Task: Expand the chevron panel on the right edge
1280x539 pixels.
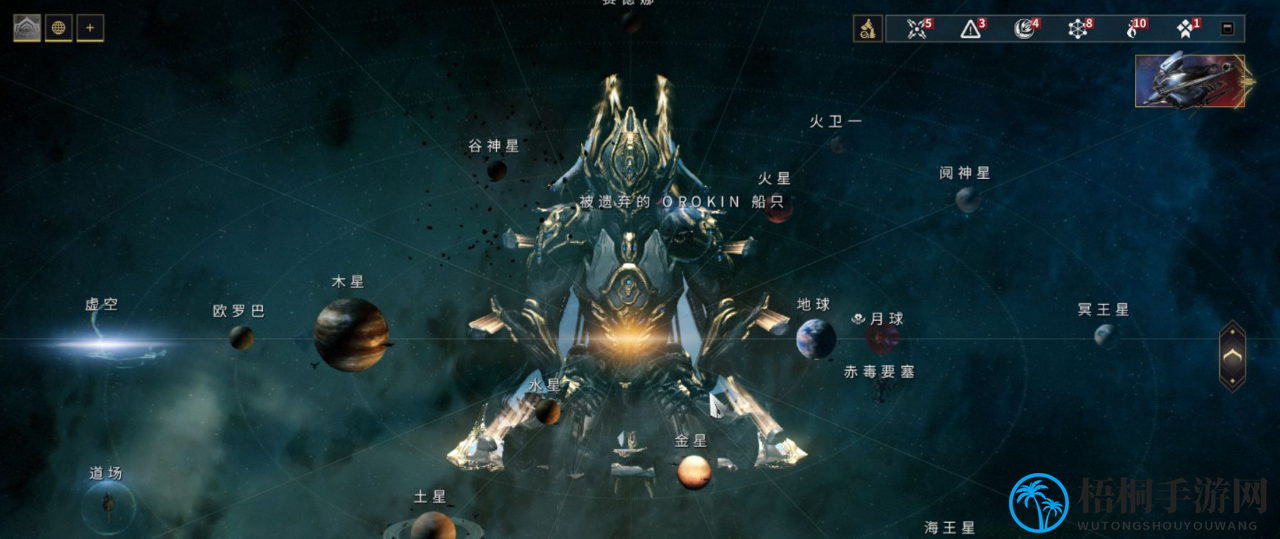Action: point(1232,356)
